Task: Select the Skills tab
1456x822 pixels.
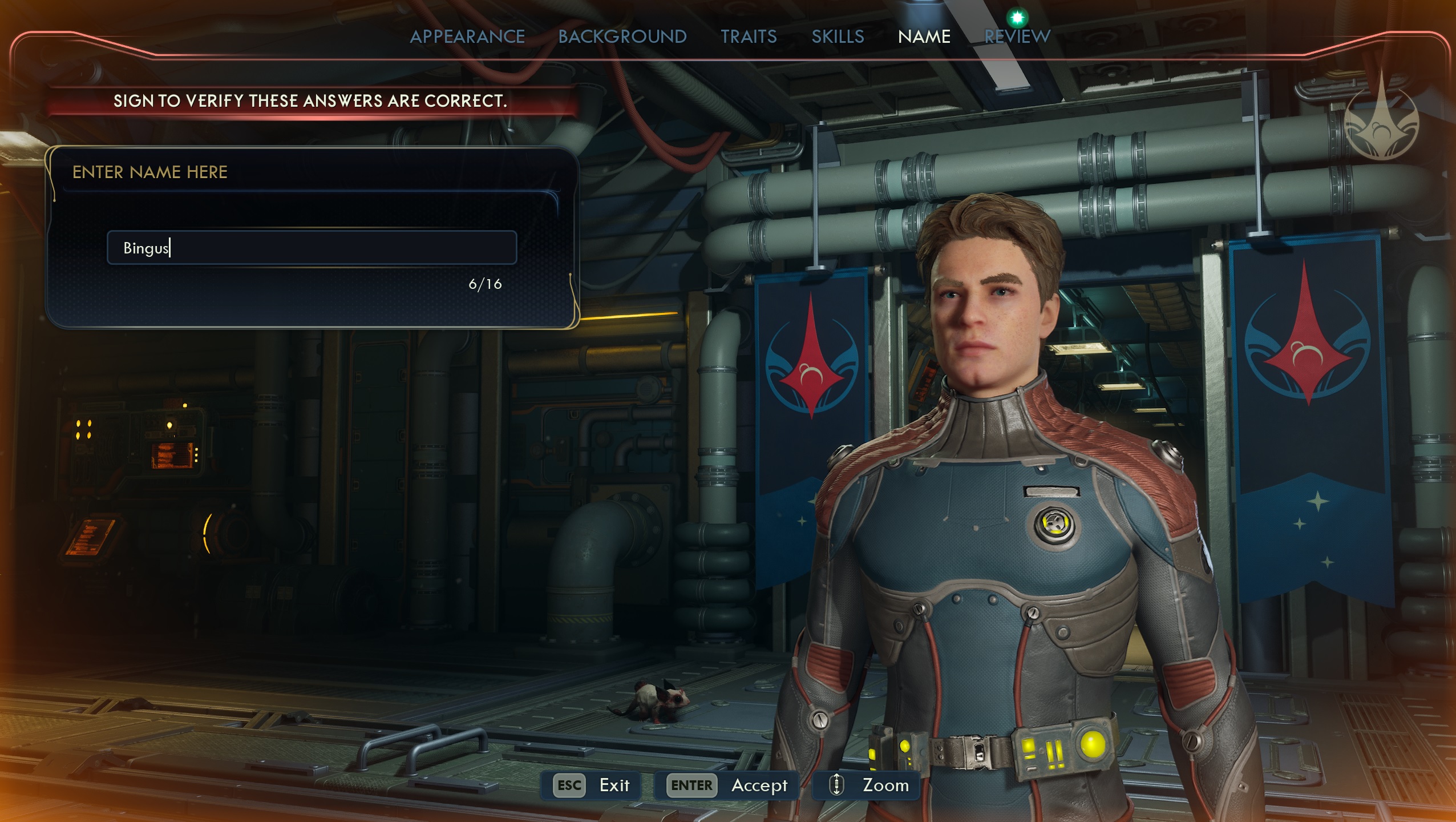Action: [838, 37]
